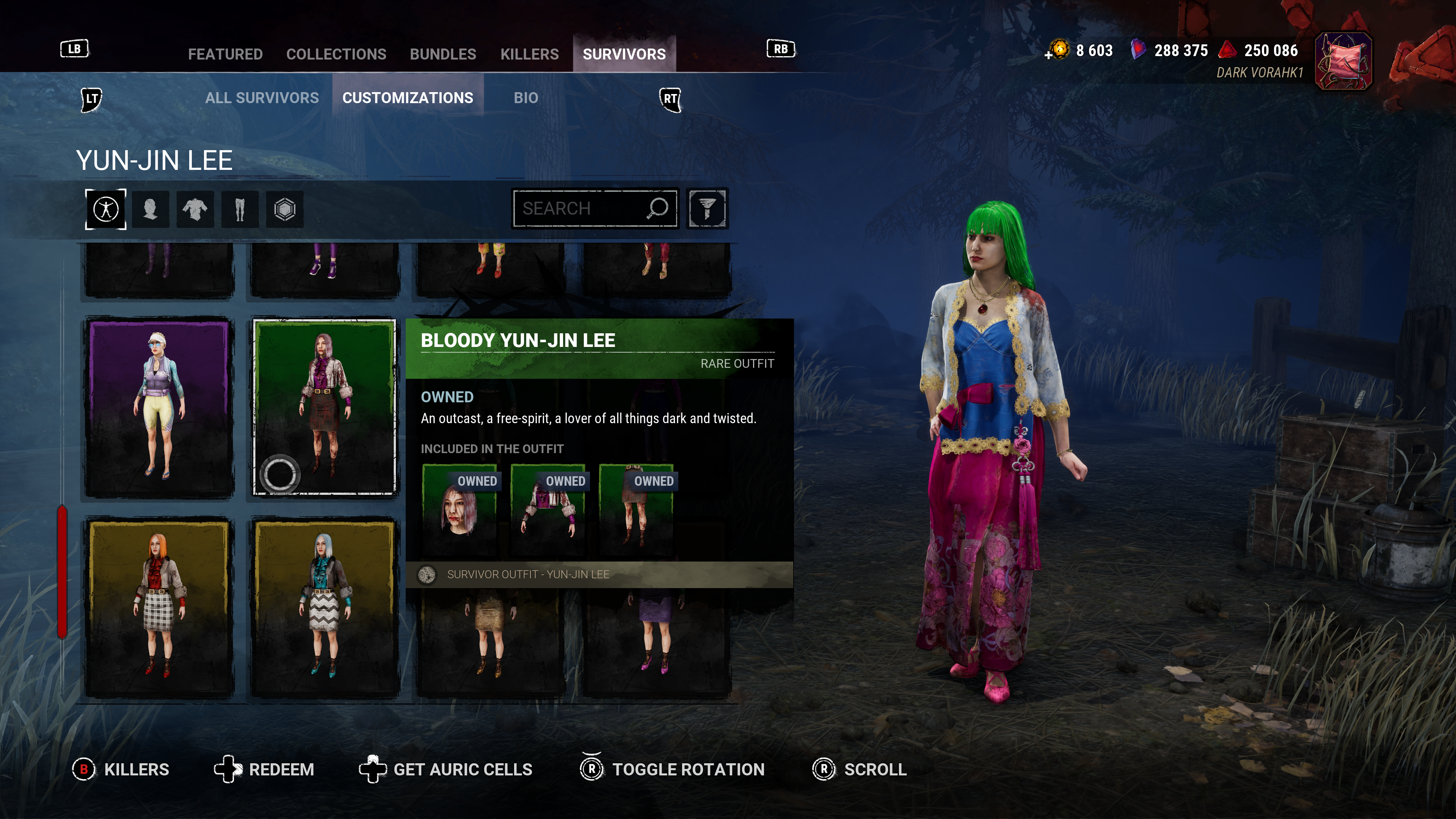Click the Search input field
This screenshot has width=1456, height=819.
pyautogui.click(x=582, y=209)
